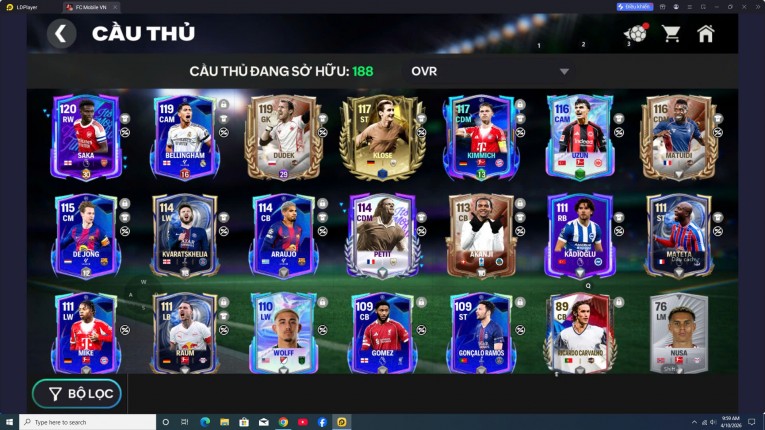Viewport: 765px width, 430px height.
Task: Select the Mateta 111 ST card
Action: [x=677, y=236]
